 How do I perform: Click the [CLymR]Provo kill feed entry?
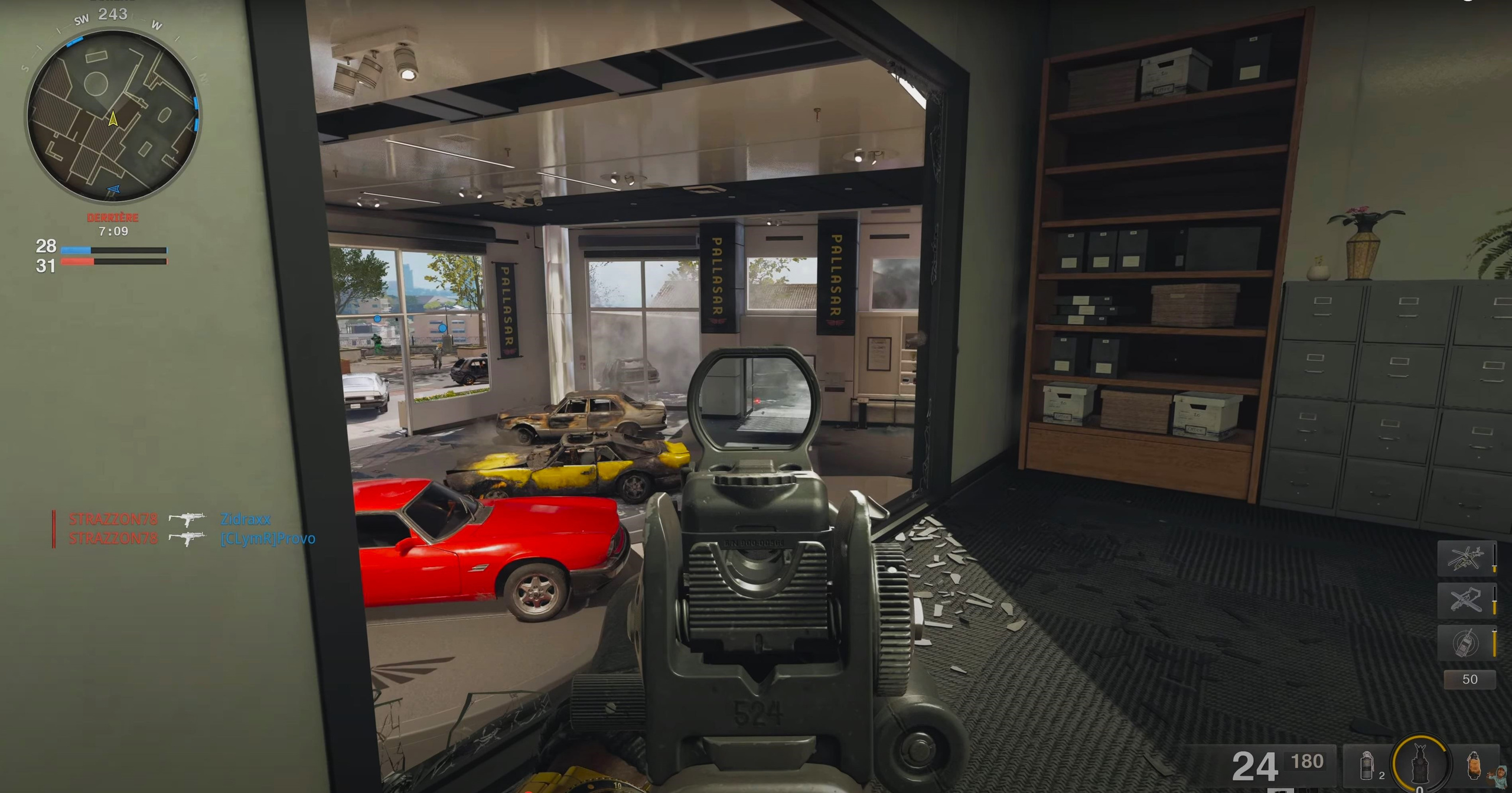point(268,539)
